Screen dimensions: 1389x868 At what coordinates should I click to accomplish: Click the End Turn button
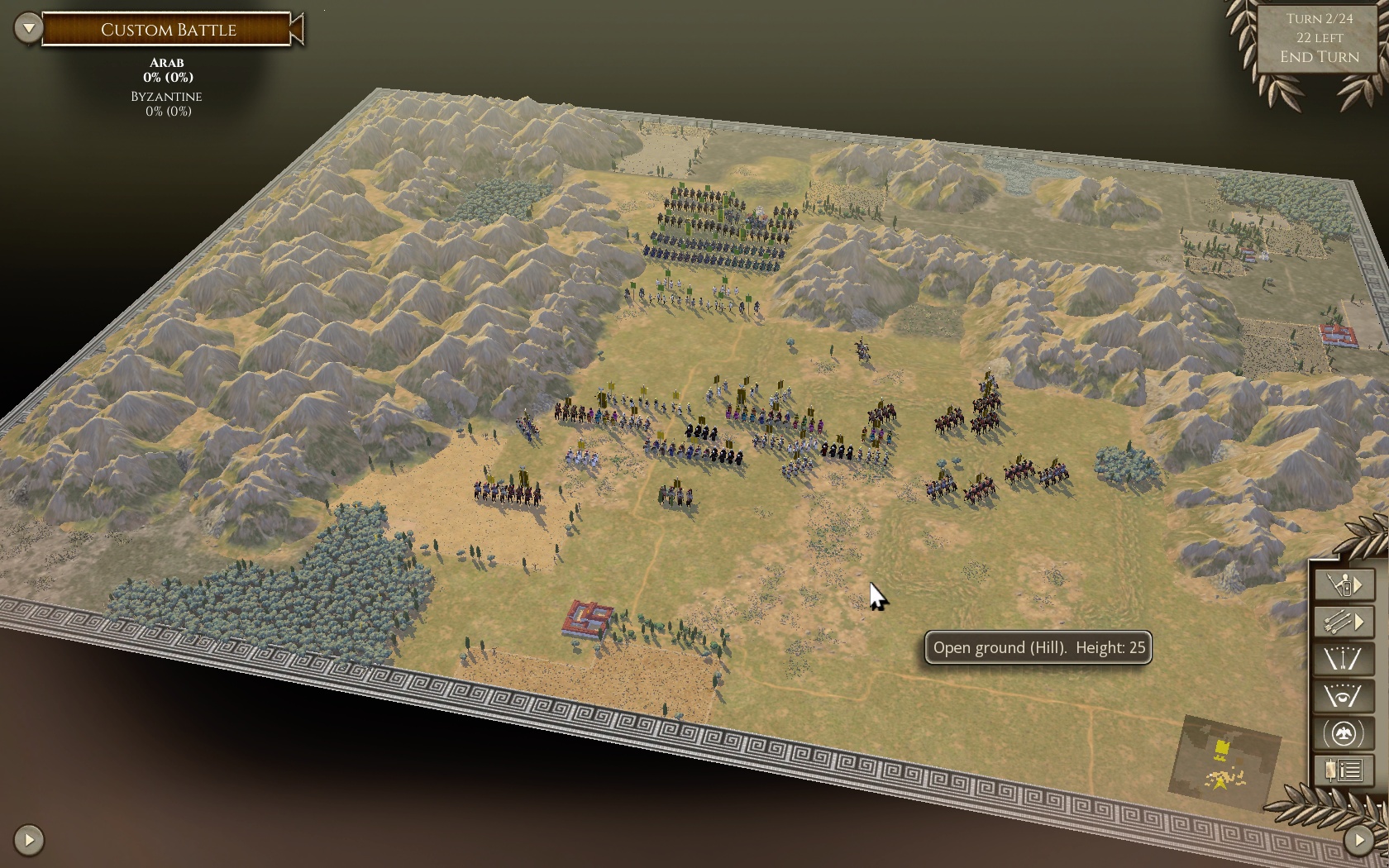1320,56
